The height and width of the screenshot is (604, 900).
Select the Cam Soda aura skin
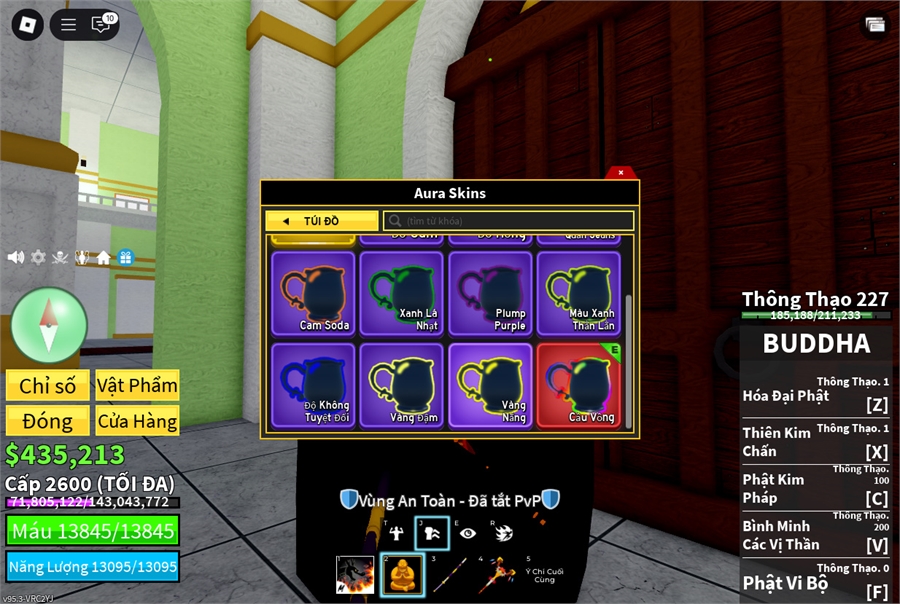click(x=313, y=293)
